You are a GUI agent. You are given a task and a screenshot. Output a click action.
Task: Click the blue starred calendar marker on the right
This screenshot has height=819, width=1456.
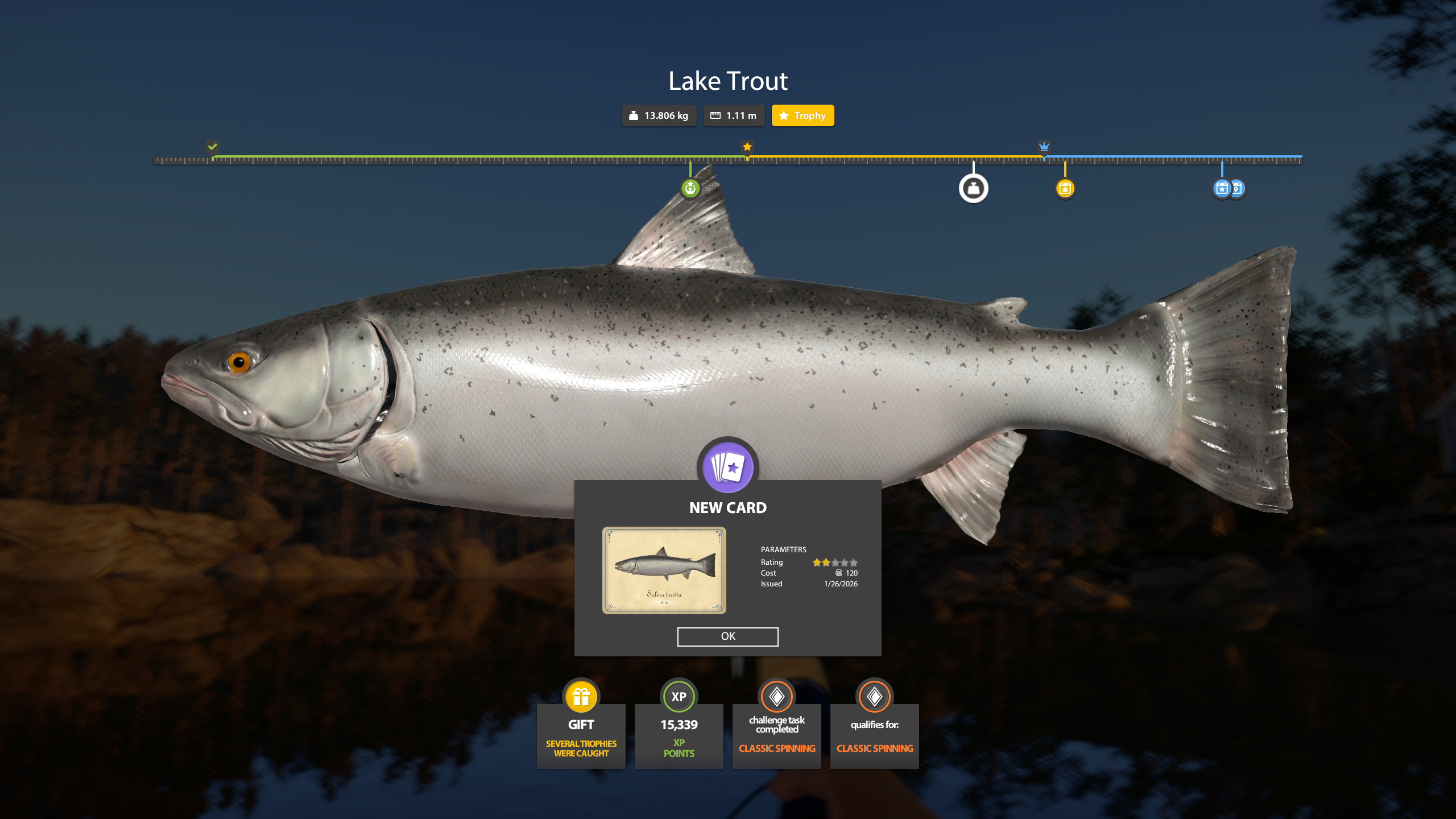1222,188
